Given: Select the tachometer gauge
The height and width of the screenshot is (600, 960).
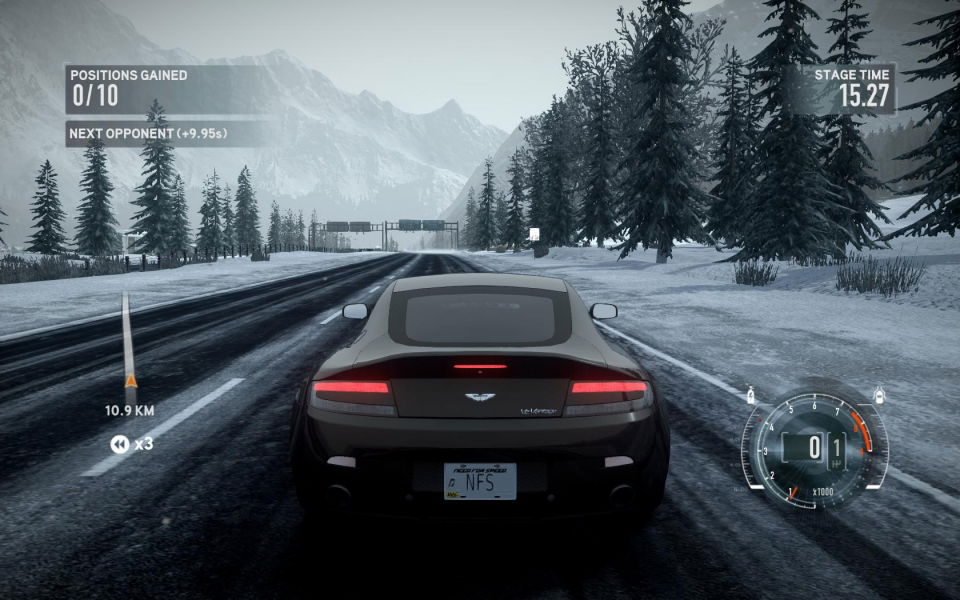Looking at the screenshot, I should click(x=814, y=447).
